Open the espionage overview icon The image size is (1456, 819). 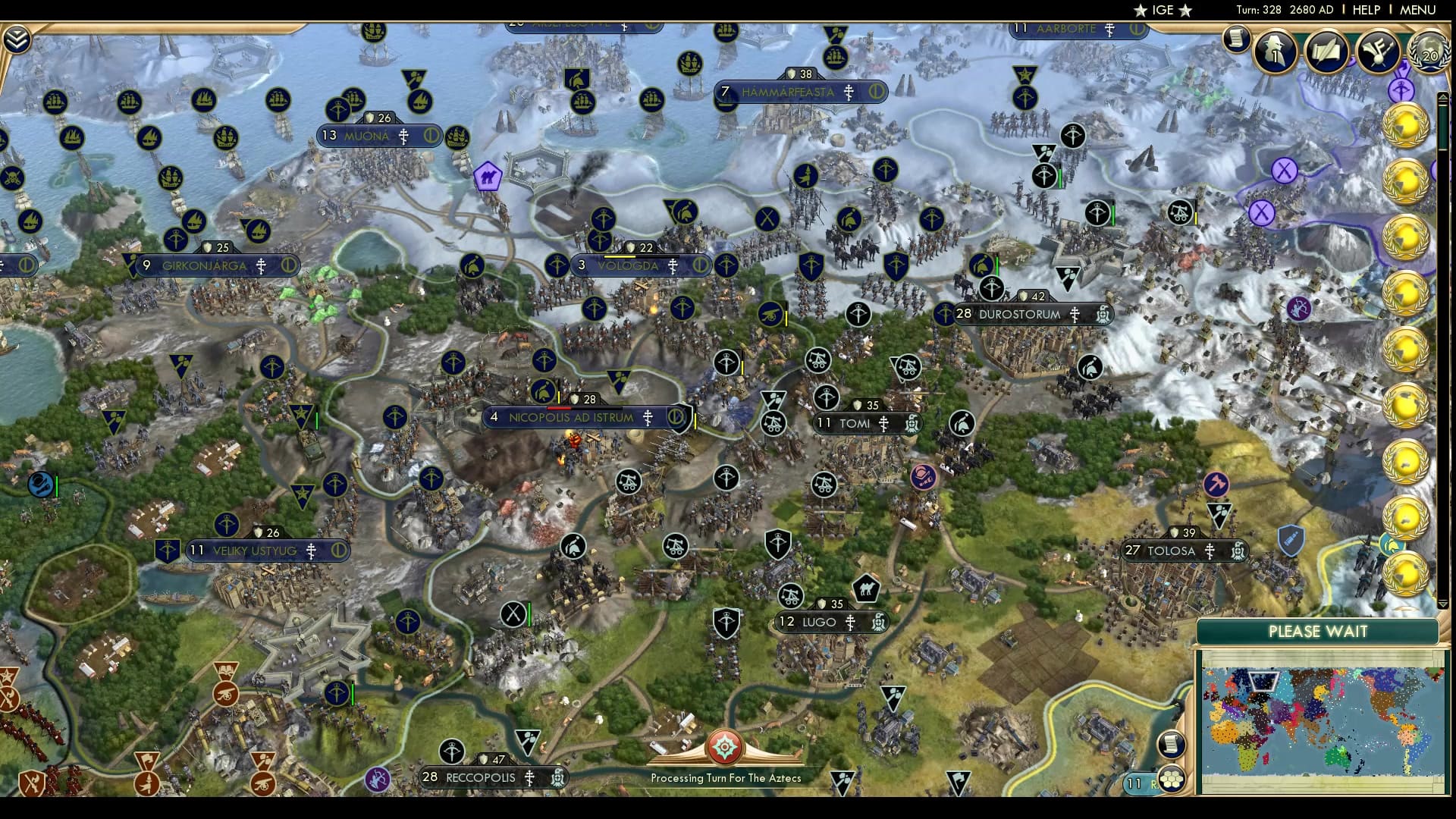[1274, 51]
